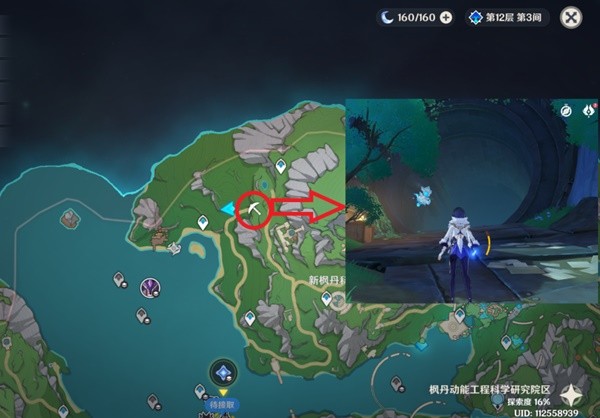Open the four-pointed star map button
The height and width of the screenshot is (418, 600).
(574, 393)
